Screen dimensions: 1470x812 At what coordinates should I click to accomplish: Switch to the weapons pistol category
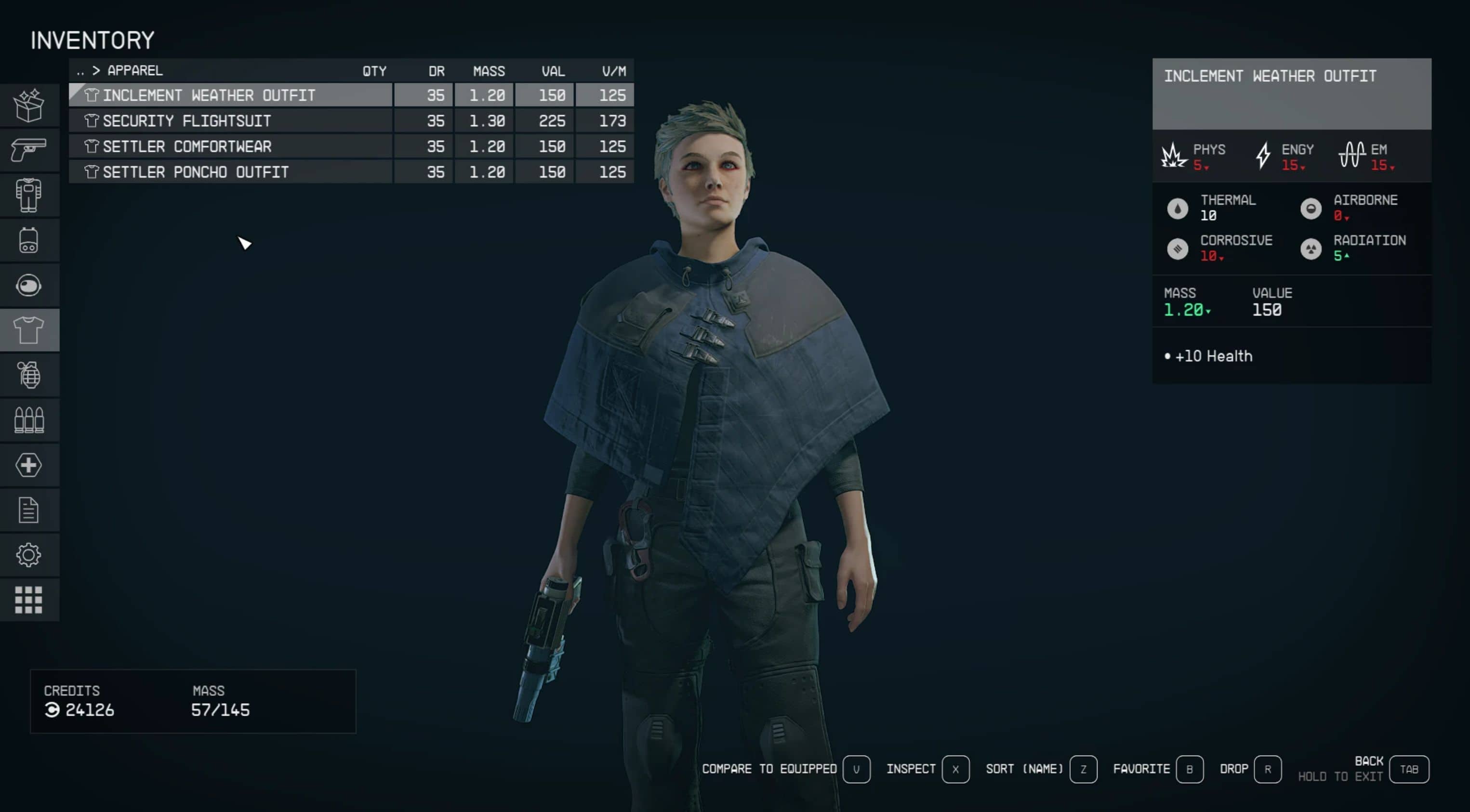pos(28,150)
